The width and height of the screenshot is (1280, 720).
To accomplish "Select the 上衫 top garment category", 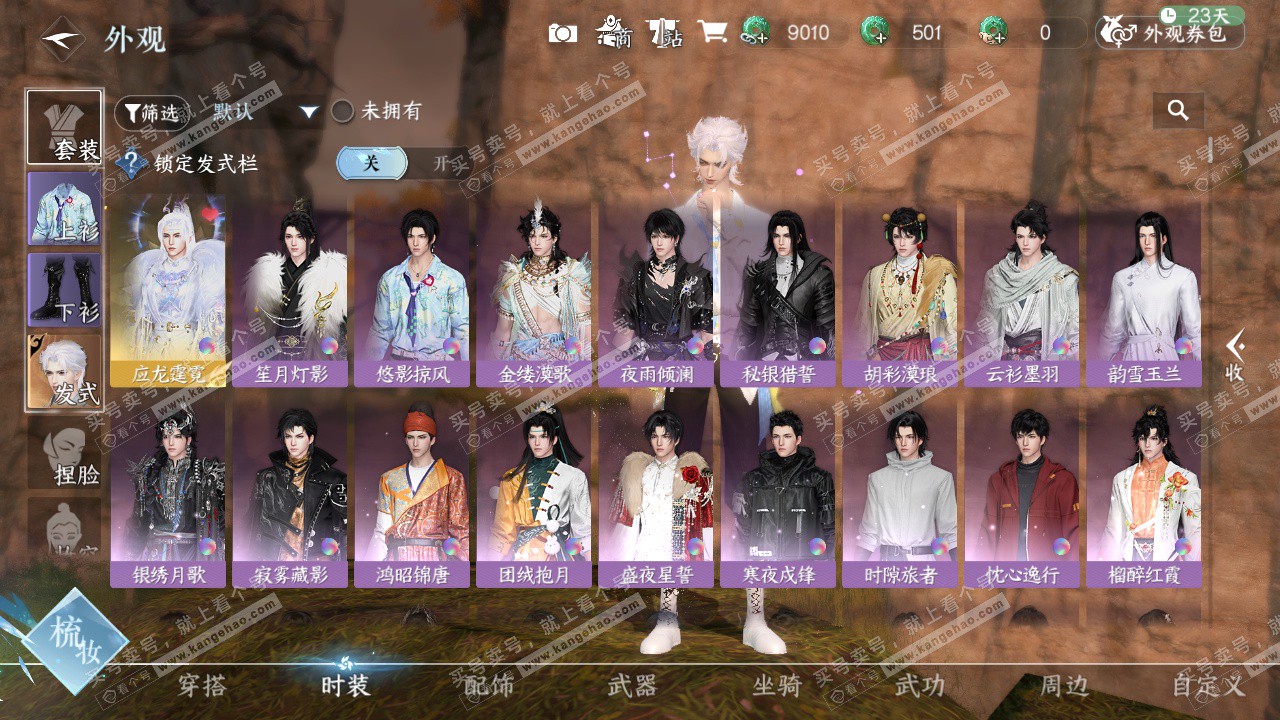I will 65,209.
